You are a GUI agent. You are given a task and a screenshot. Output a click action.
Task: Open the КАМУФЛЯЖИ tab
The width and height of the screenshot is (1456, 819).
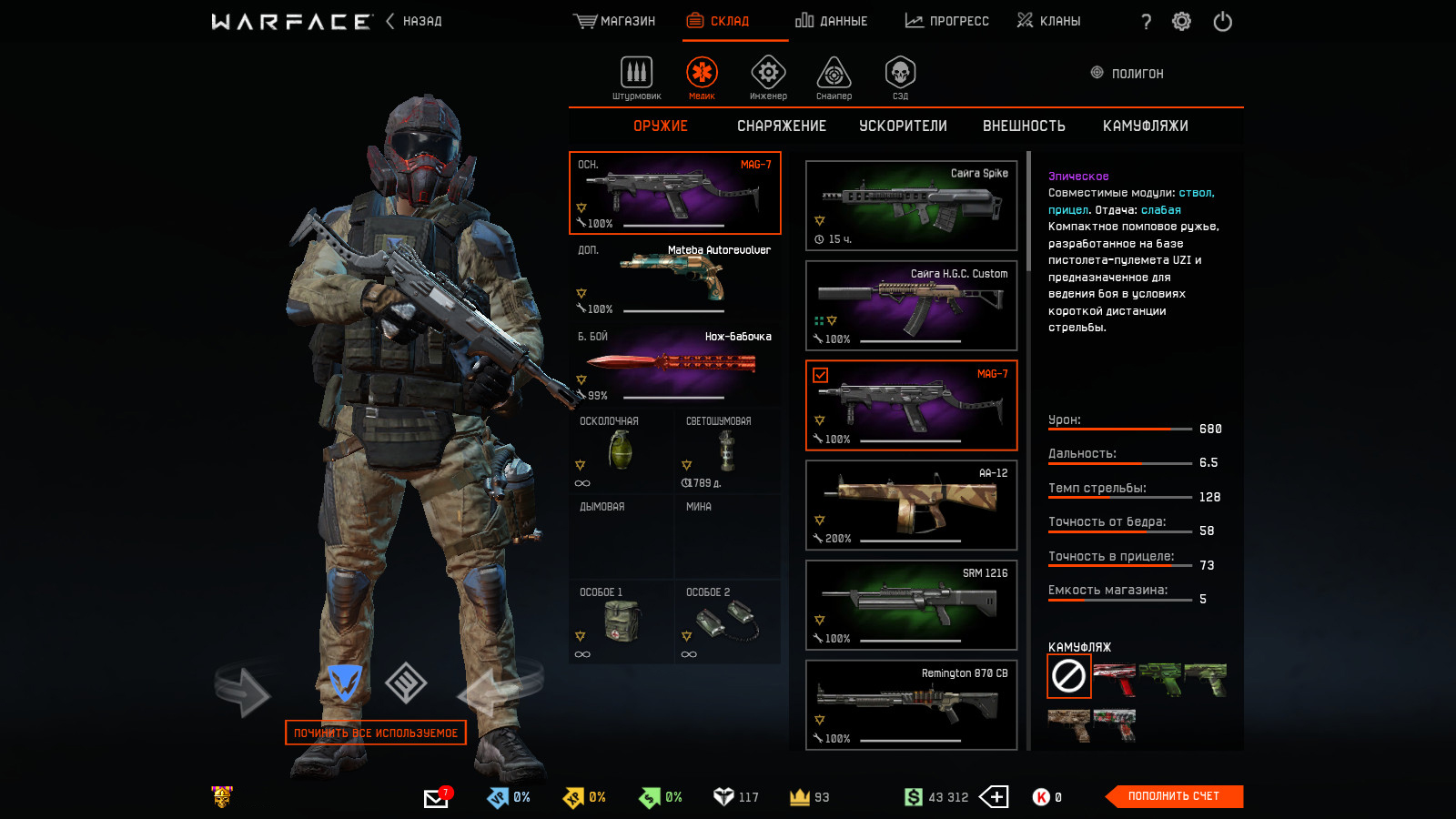[1145, 126]
